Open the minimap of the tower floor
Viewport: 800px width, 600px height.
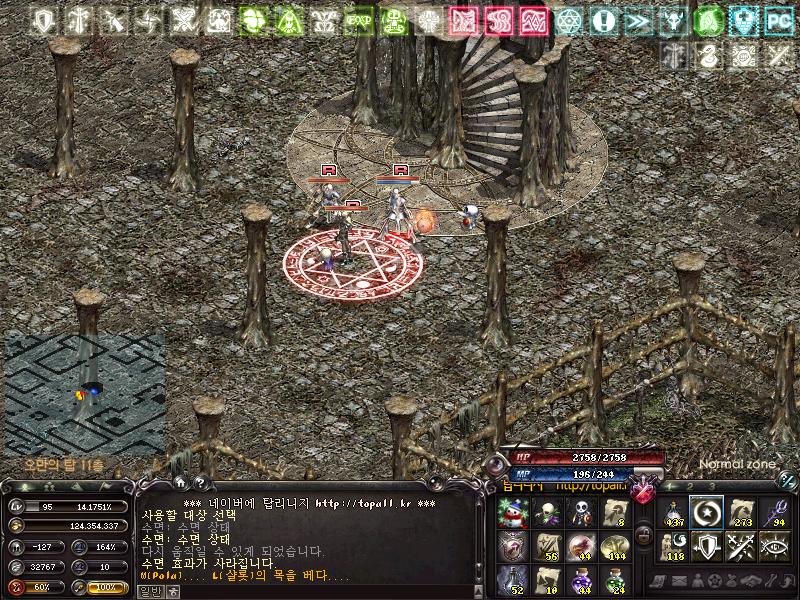(85, 392)
